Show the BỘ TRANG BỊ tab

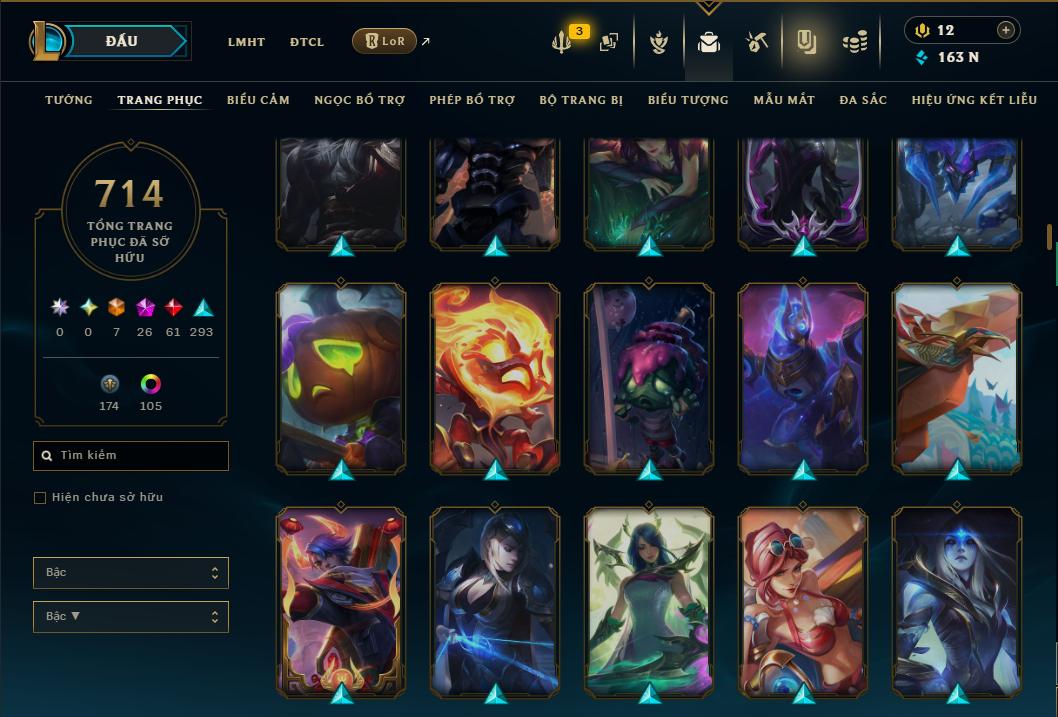[x=581, y=100]
